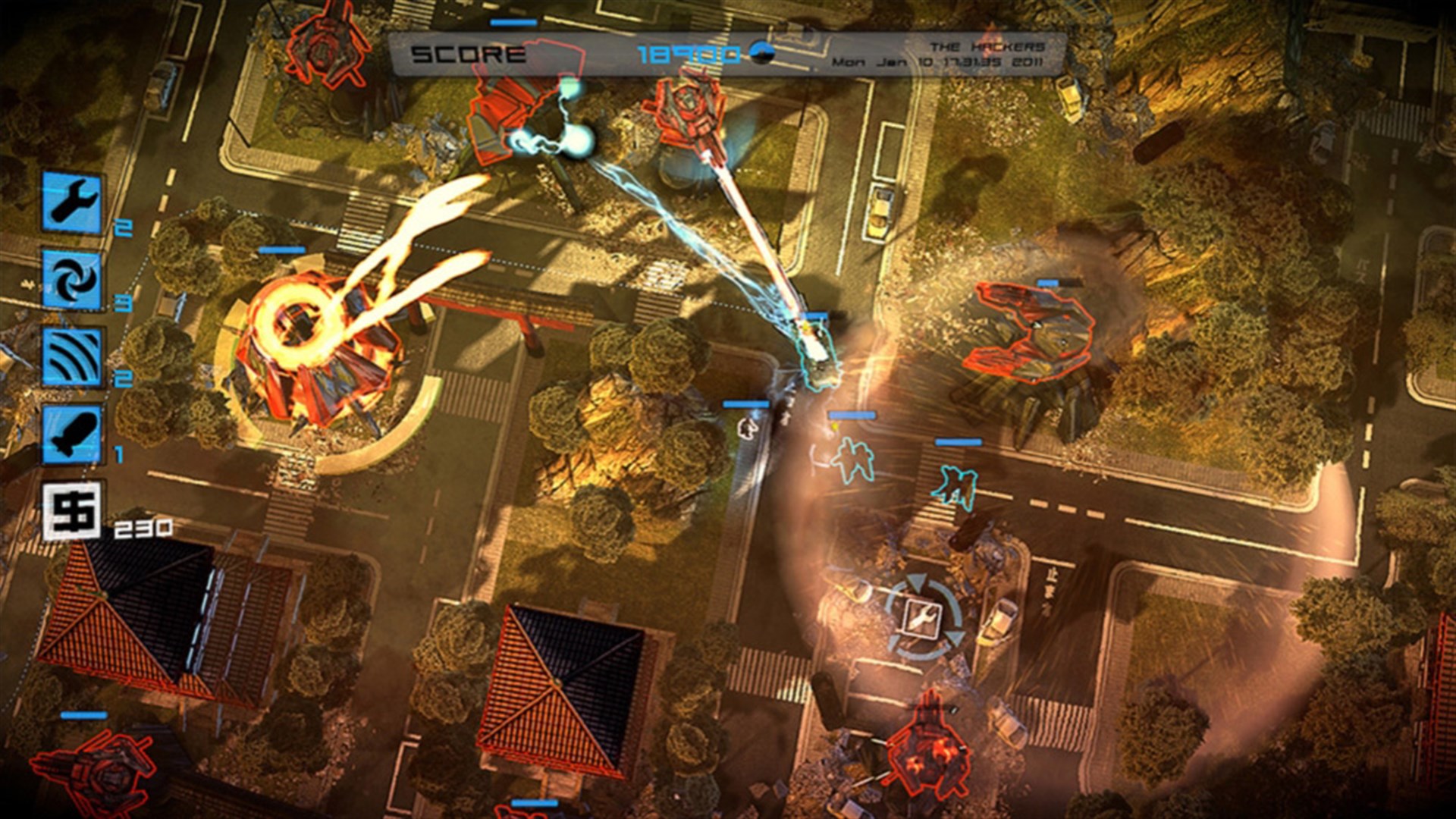Click the burning enemy tower on the left
The height and width of the screenshot is (819, 1456).
tap(303, 341)
